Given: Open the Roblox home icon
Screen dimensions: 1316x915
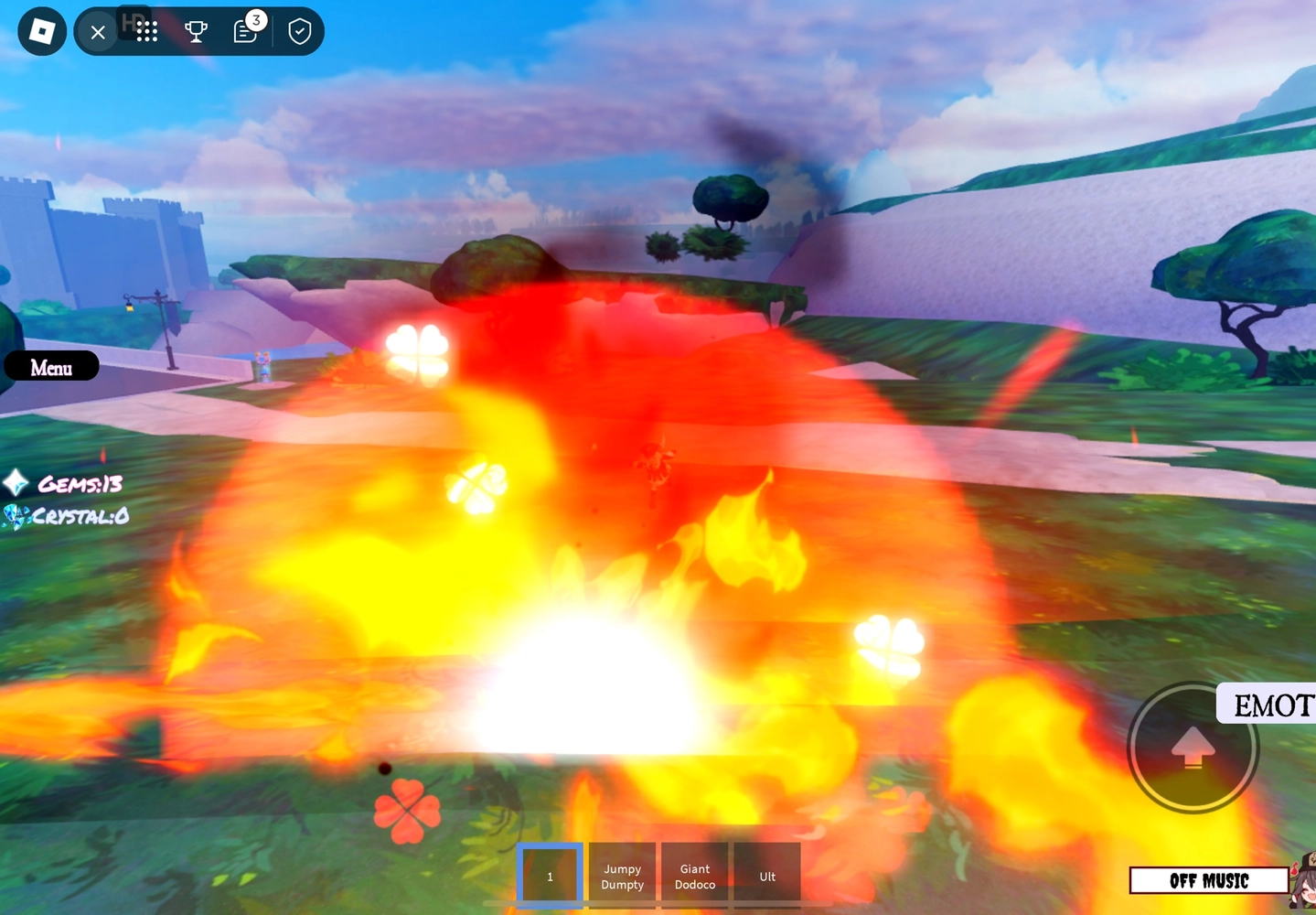Looking at the screenshot, I should click(41, 30).
